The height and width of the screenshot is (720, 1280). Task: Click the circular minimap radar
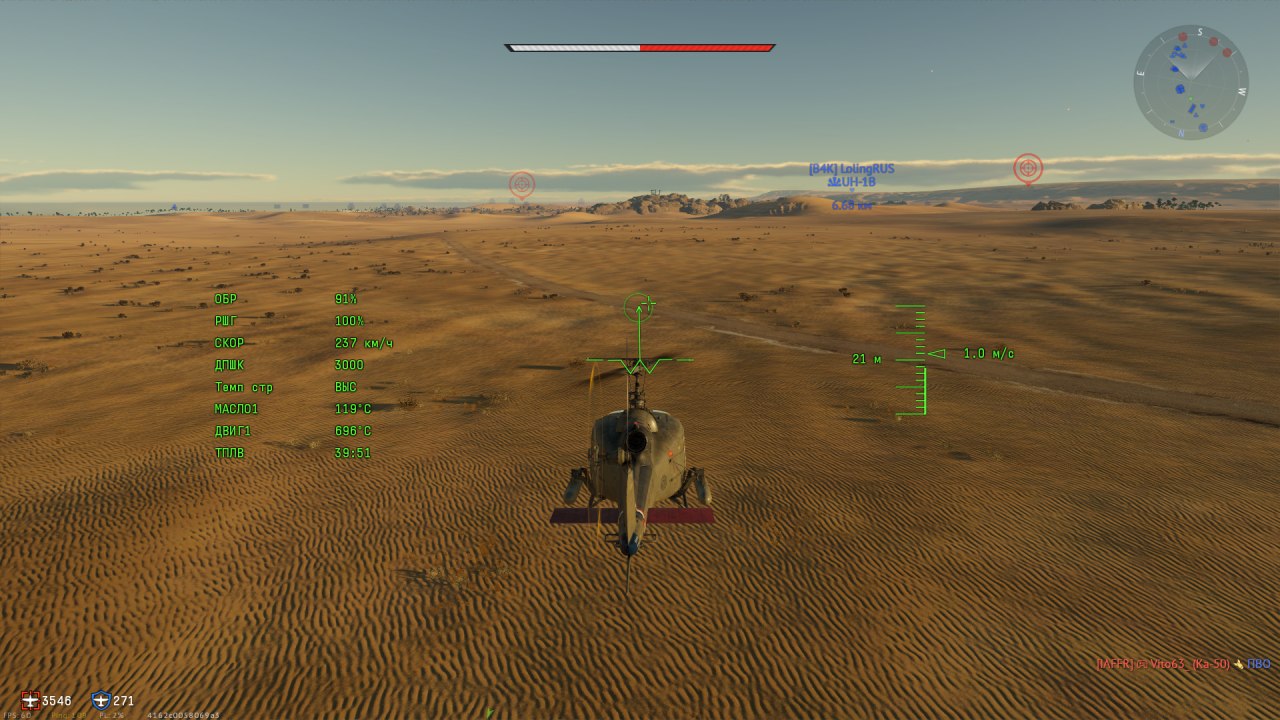(1190, 82)
